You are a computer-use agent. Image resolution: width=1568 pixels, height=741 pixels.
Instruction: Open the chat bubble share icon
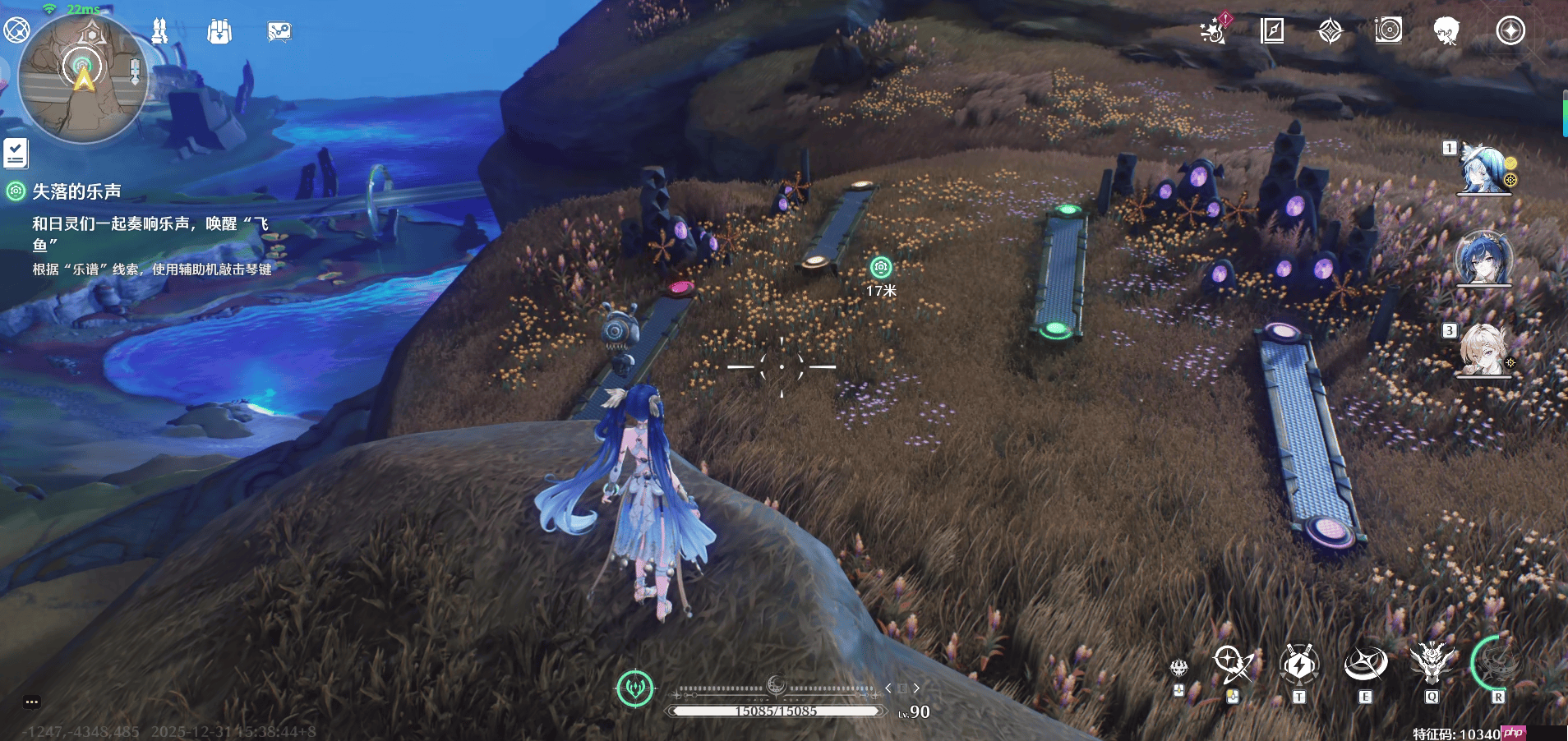tap(279, 32)
